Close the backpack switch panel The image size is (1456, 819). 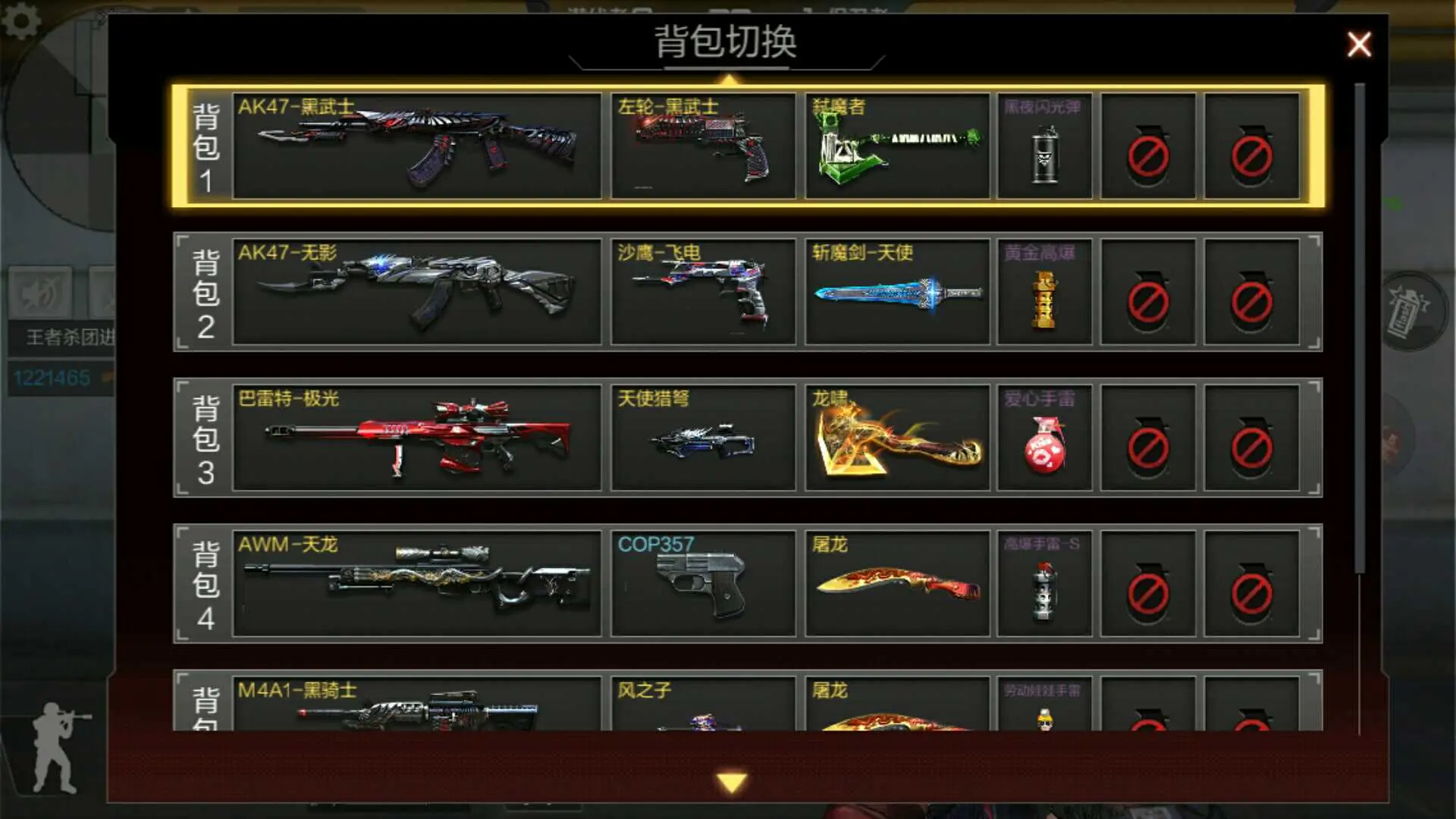[x=1358, y=45]
